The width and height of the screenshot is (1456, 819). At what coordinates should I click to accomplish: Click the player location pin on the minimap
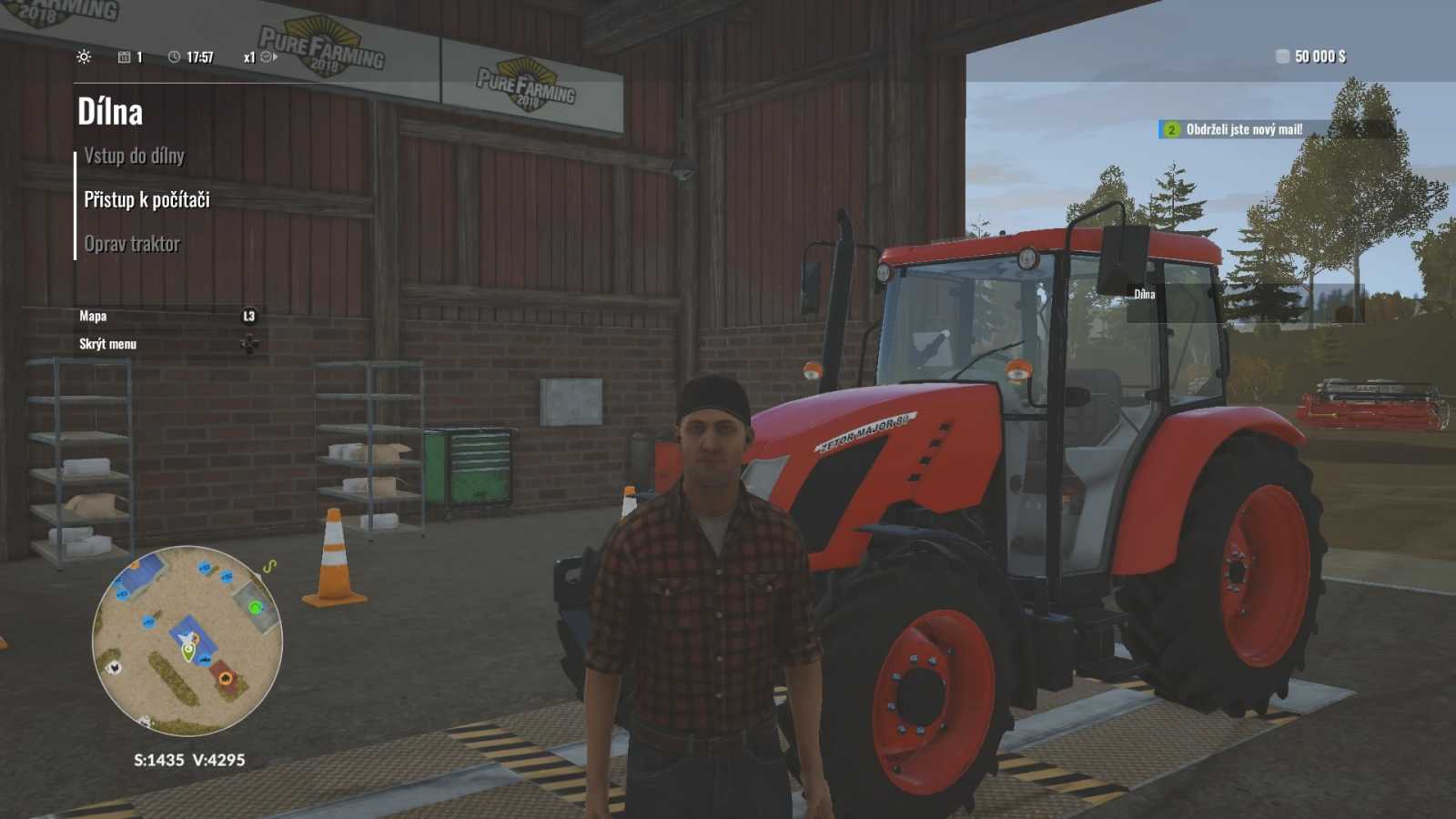pos(188,652)
